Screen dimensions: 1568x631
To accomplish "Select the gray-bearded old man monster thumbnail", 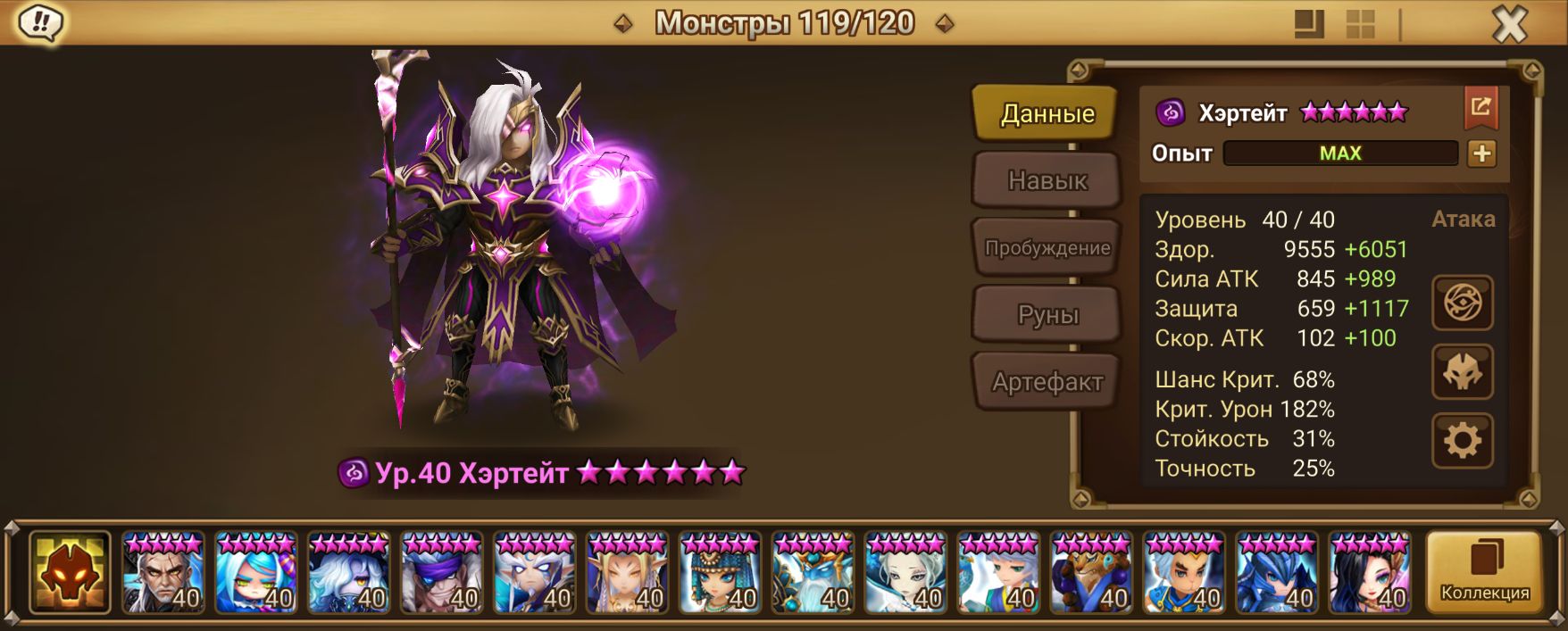I will pyautogui.click(x=163, y=572).
